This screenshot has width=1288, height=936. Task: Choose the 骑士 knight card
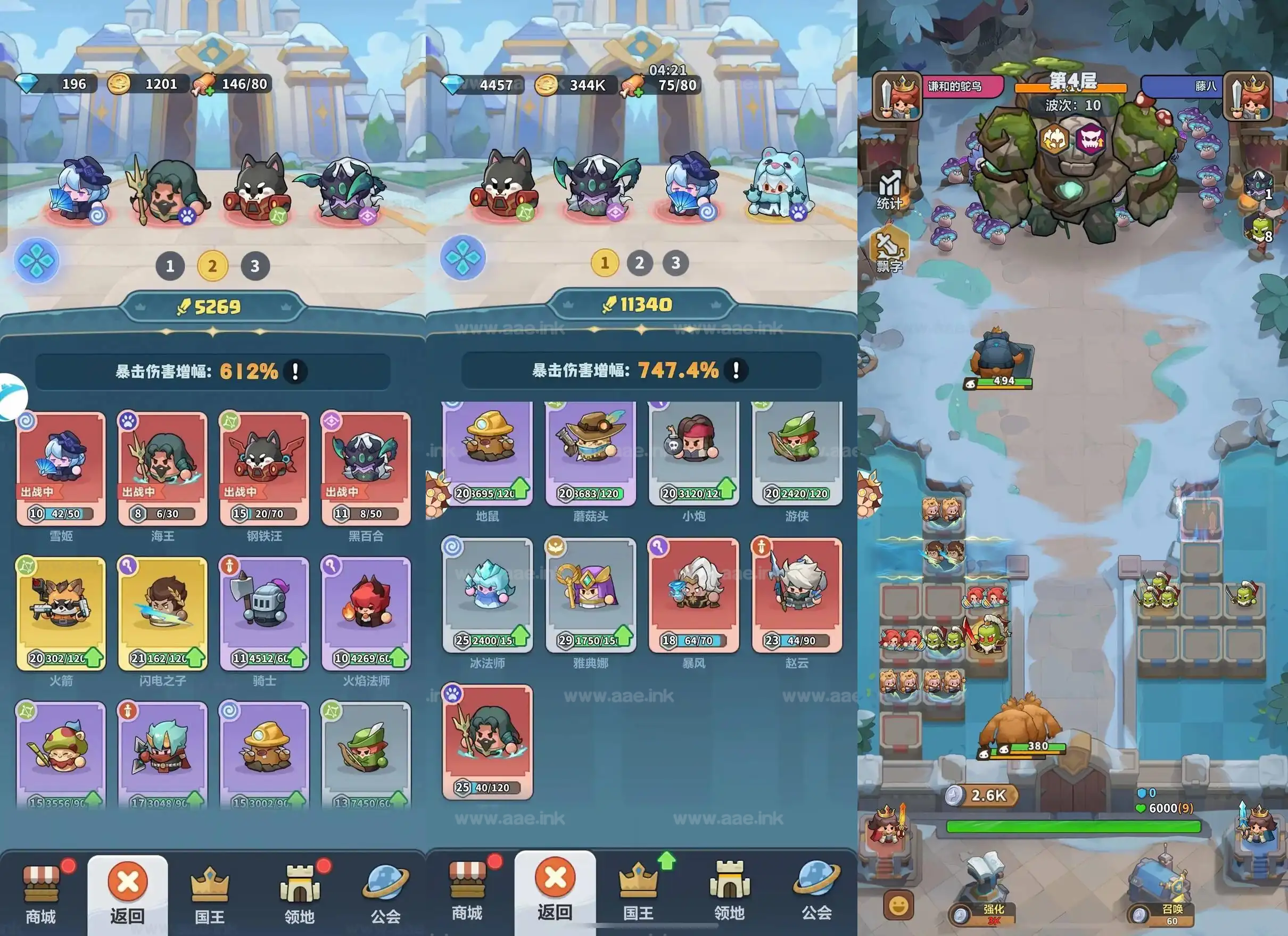coord(264,613)
